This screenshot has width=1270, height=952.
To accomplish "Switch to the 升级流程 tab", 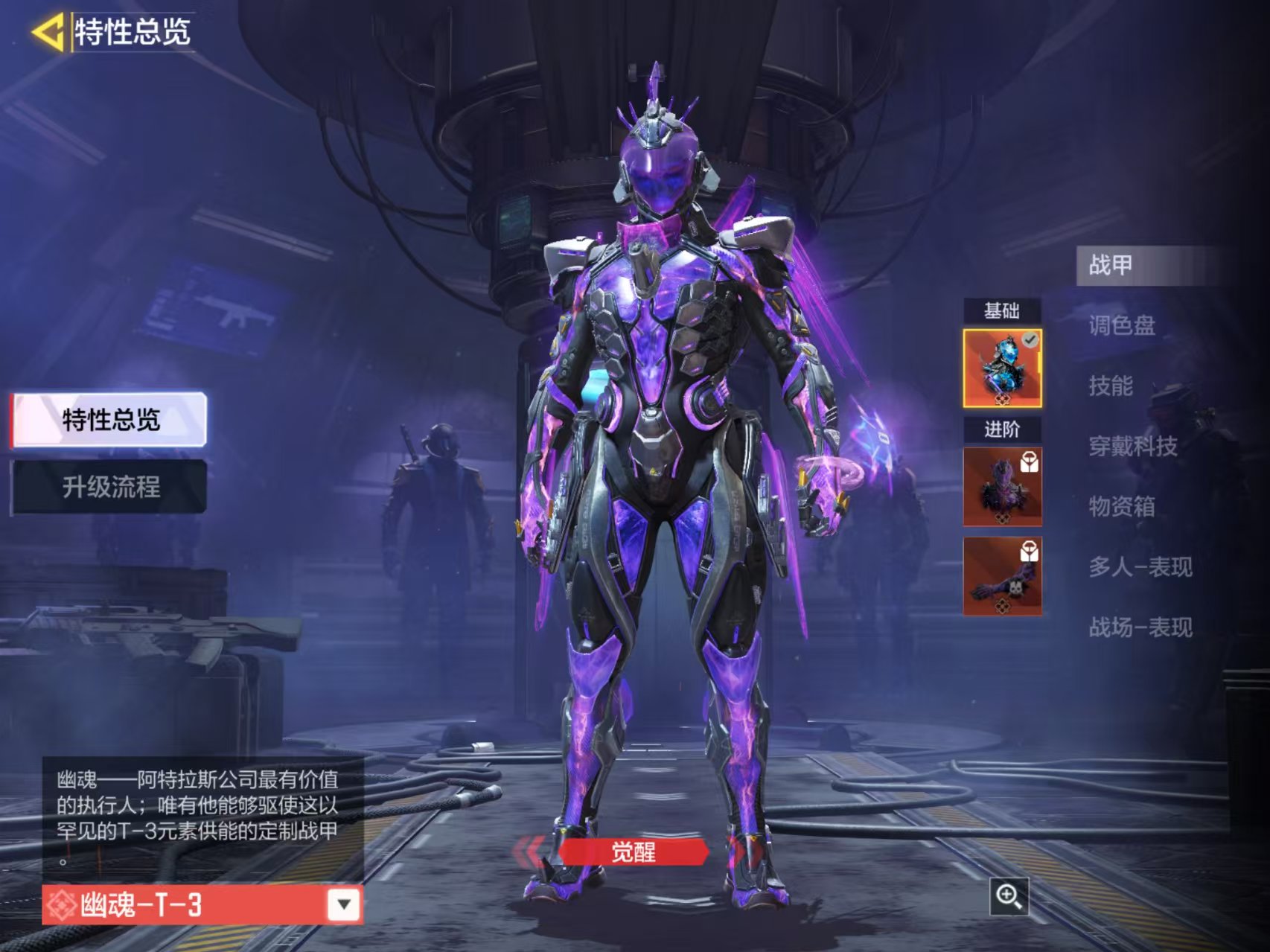I will 109,488.
